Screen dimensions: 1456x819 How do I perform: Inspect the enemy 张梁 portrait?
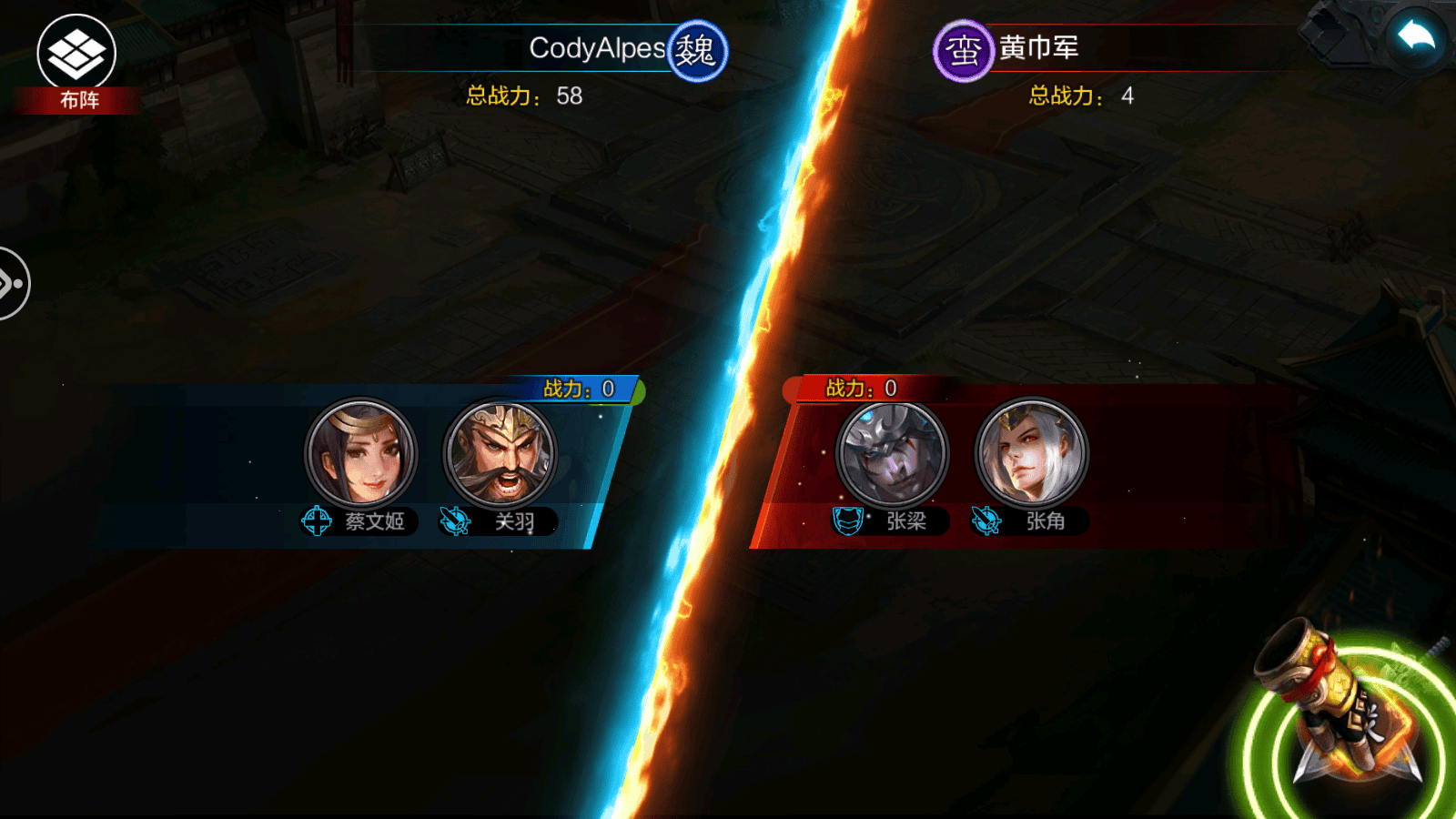[x=892, y=452]
